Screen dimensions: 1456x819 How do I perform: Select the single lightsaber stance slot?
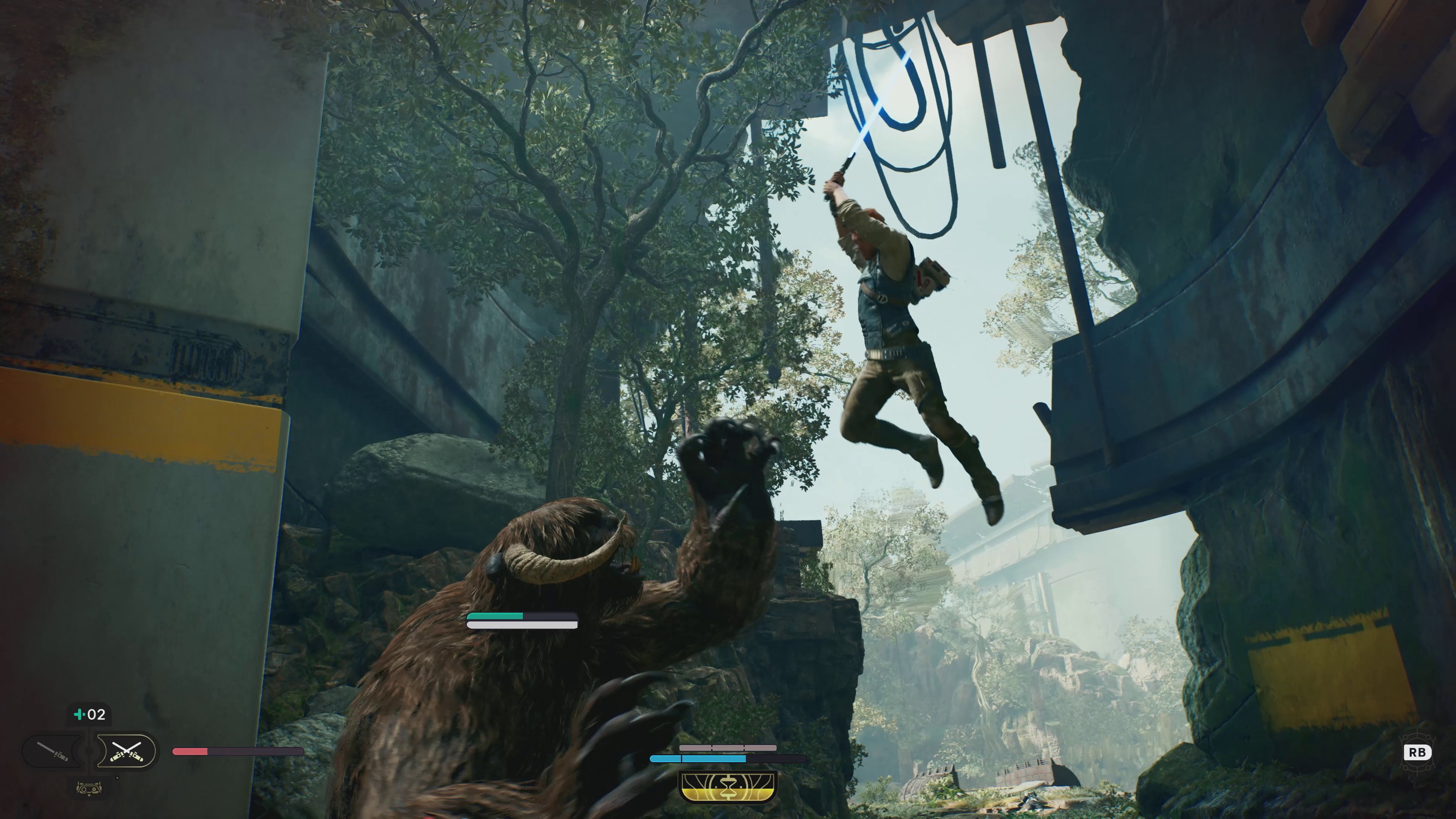point(53,751)
